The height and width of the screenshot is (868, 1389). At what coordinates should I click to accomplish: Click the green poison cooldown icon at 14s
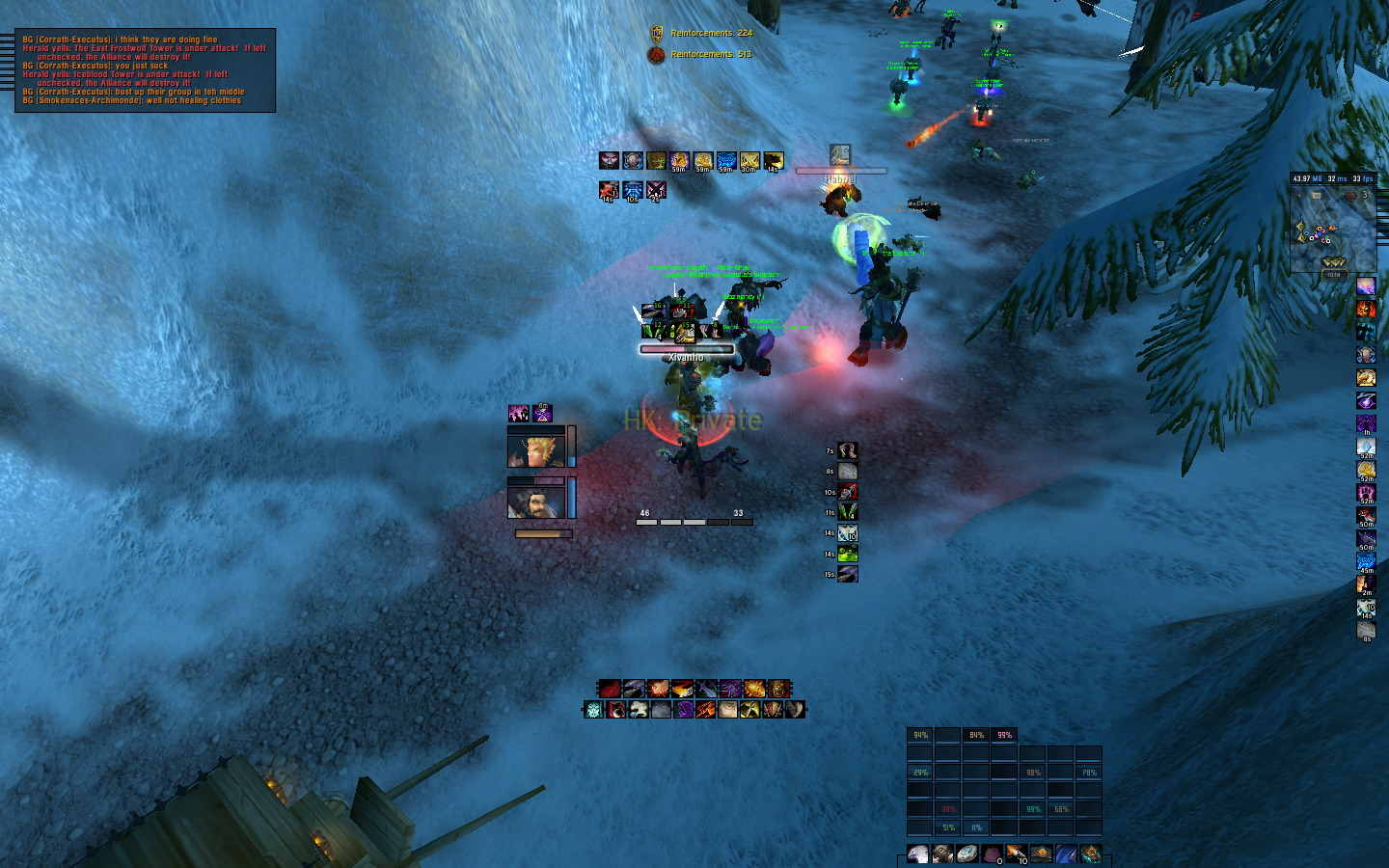[x=848, y=554]
